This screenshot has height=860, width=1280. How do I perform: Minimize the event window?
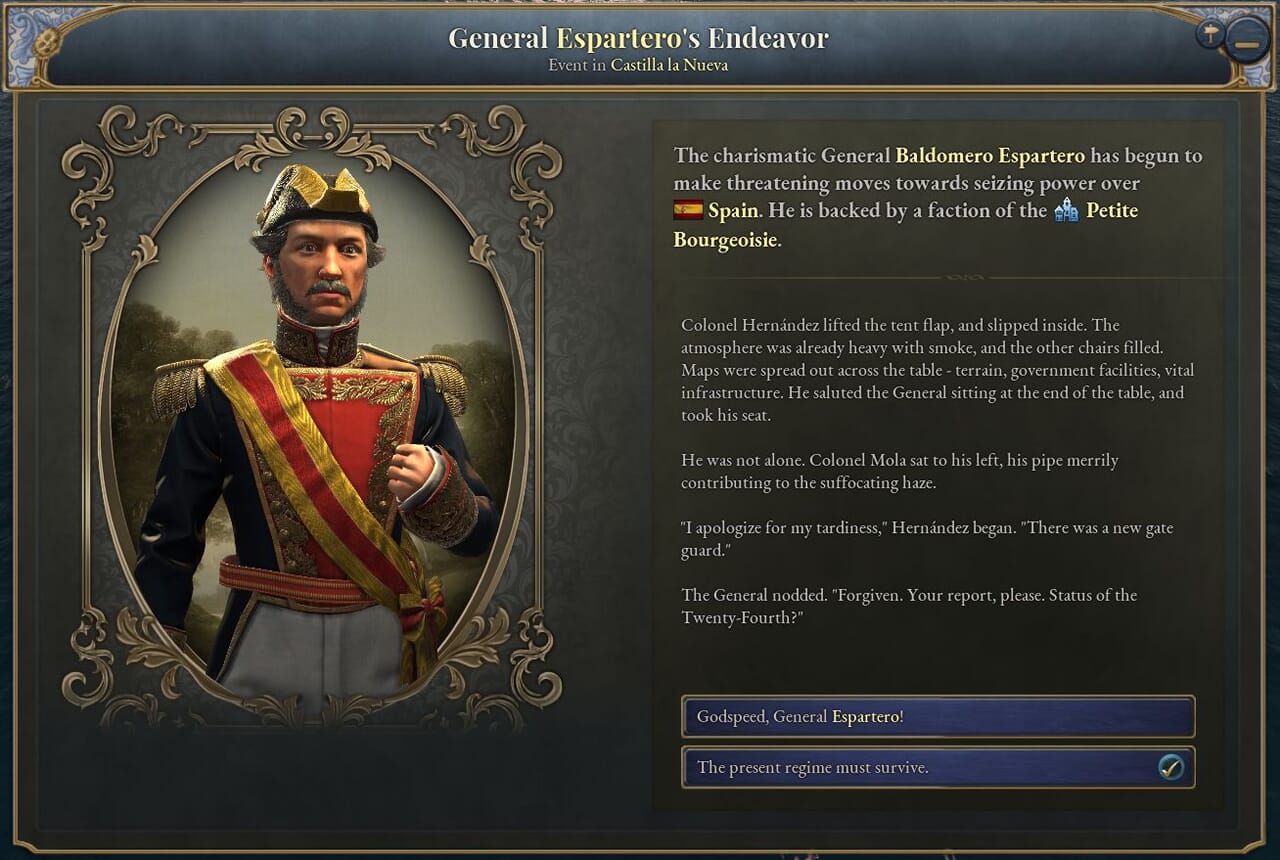(1246, 44)
